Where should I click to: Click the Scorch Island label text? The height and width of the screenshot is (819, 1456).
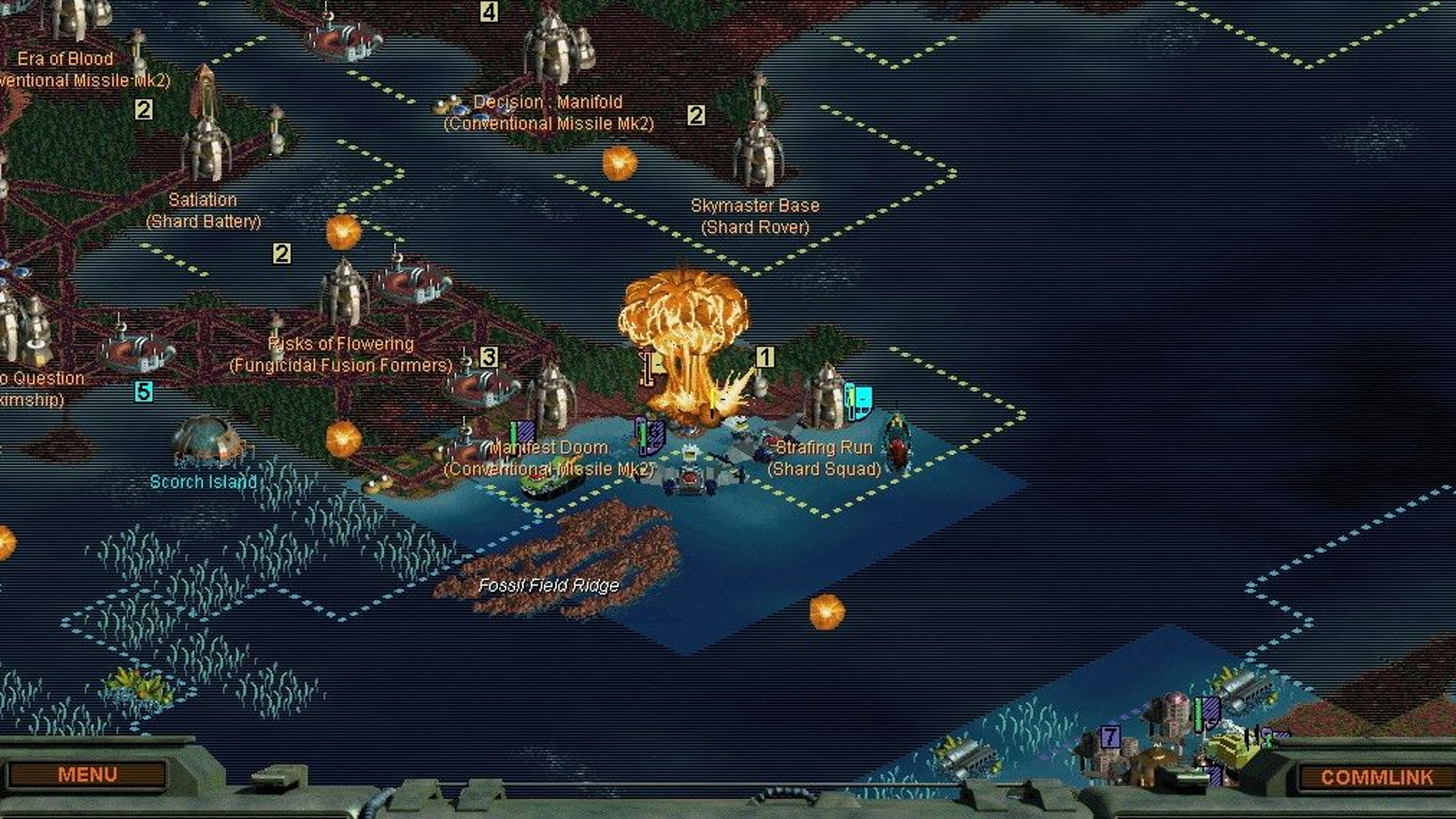click(x=204, y=482)
